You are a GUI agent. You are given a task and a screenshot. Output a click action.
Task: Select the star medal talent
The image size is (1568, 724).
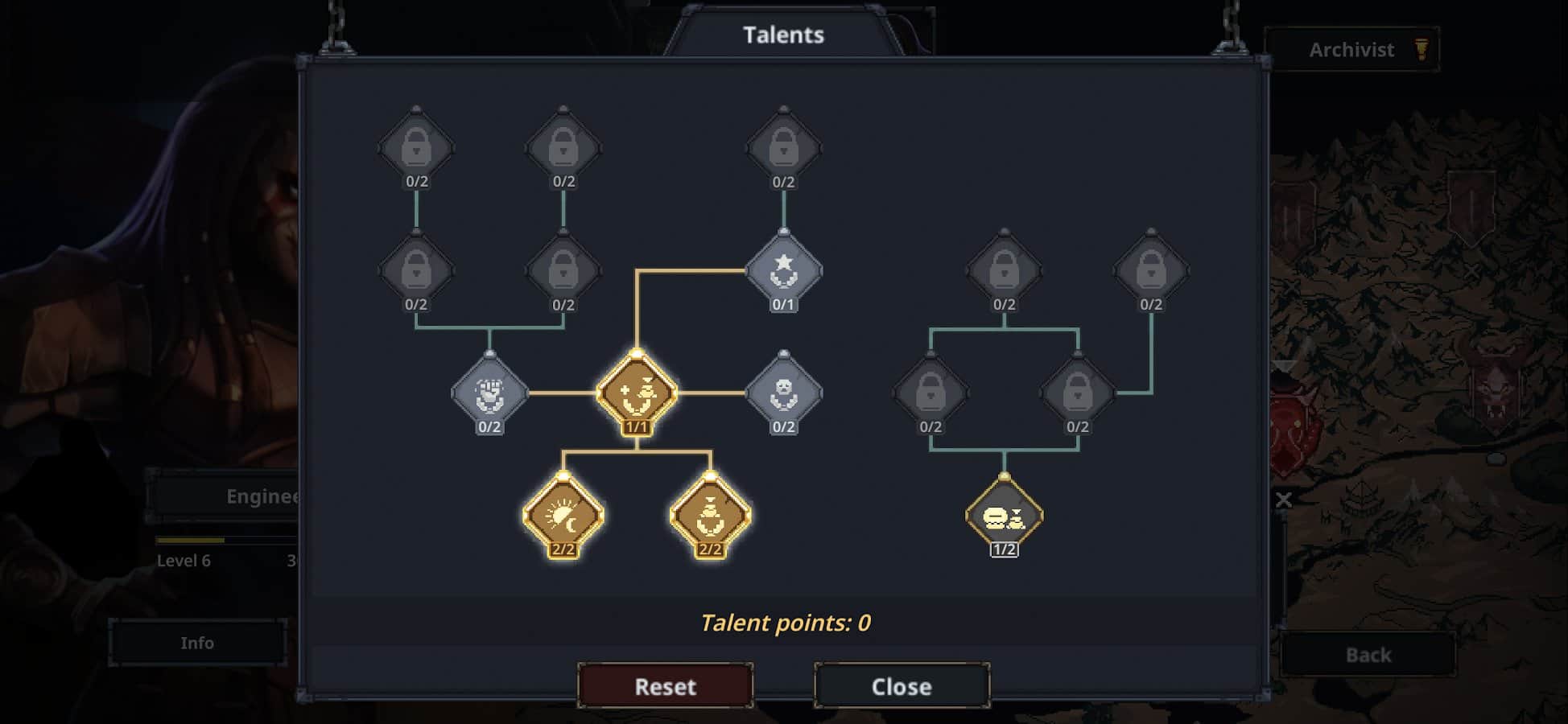[x=783, y=271]
